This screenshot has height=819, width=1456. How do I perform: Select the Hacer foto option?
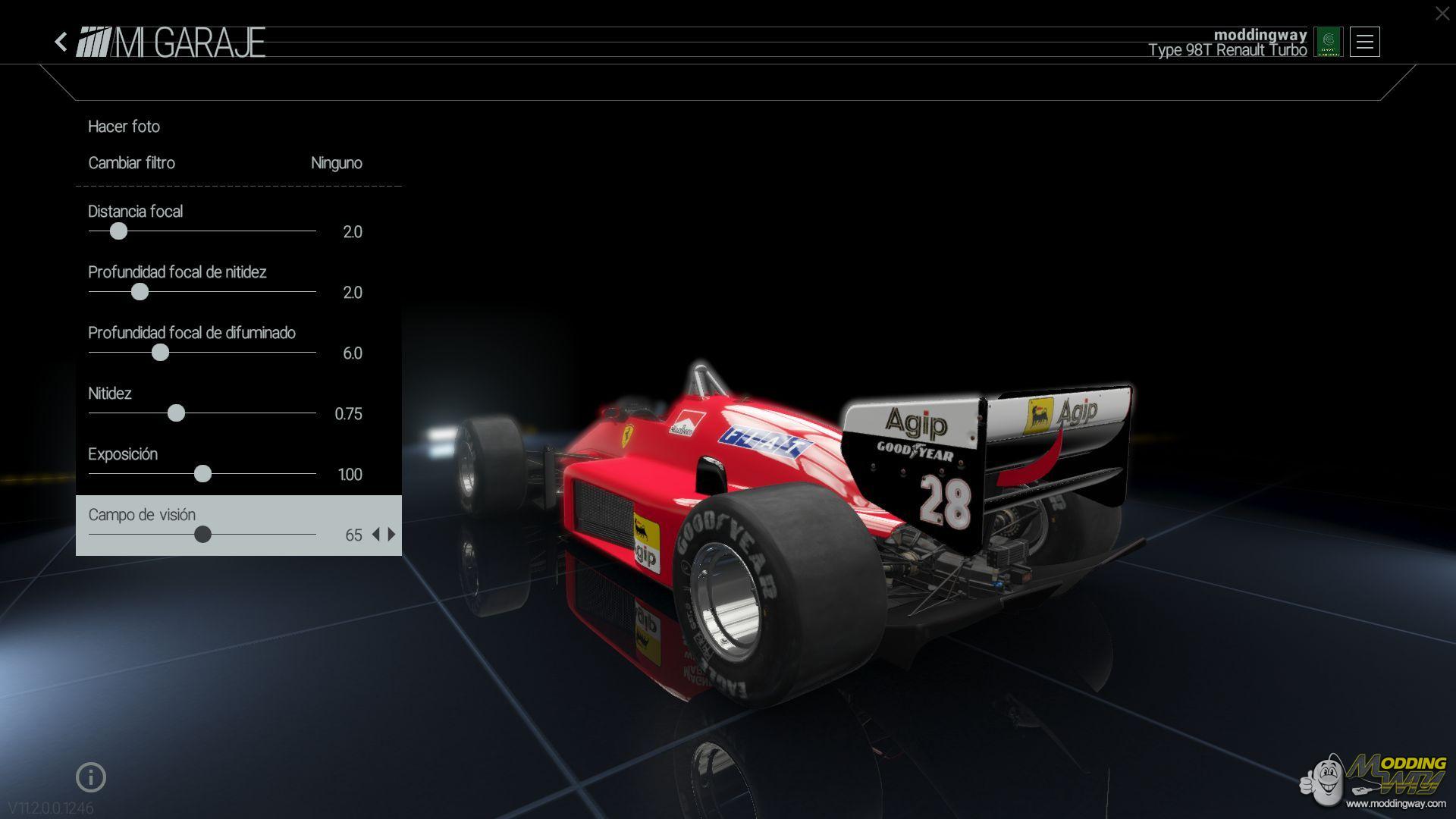(124, 127)
